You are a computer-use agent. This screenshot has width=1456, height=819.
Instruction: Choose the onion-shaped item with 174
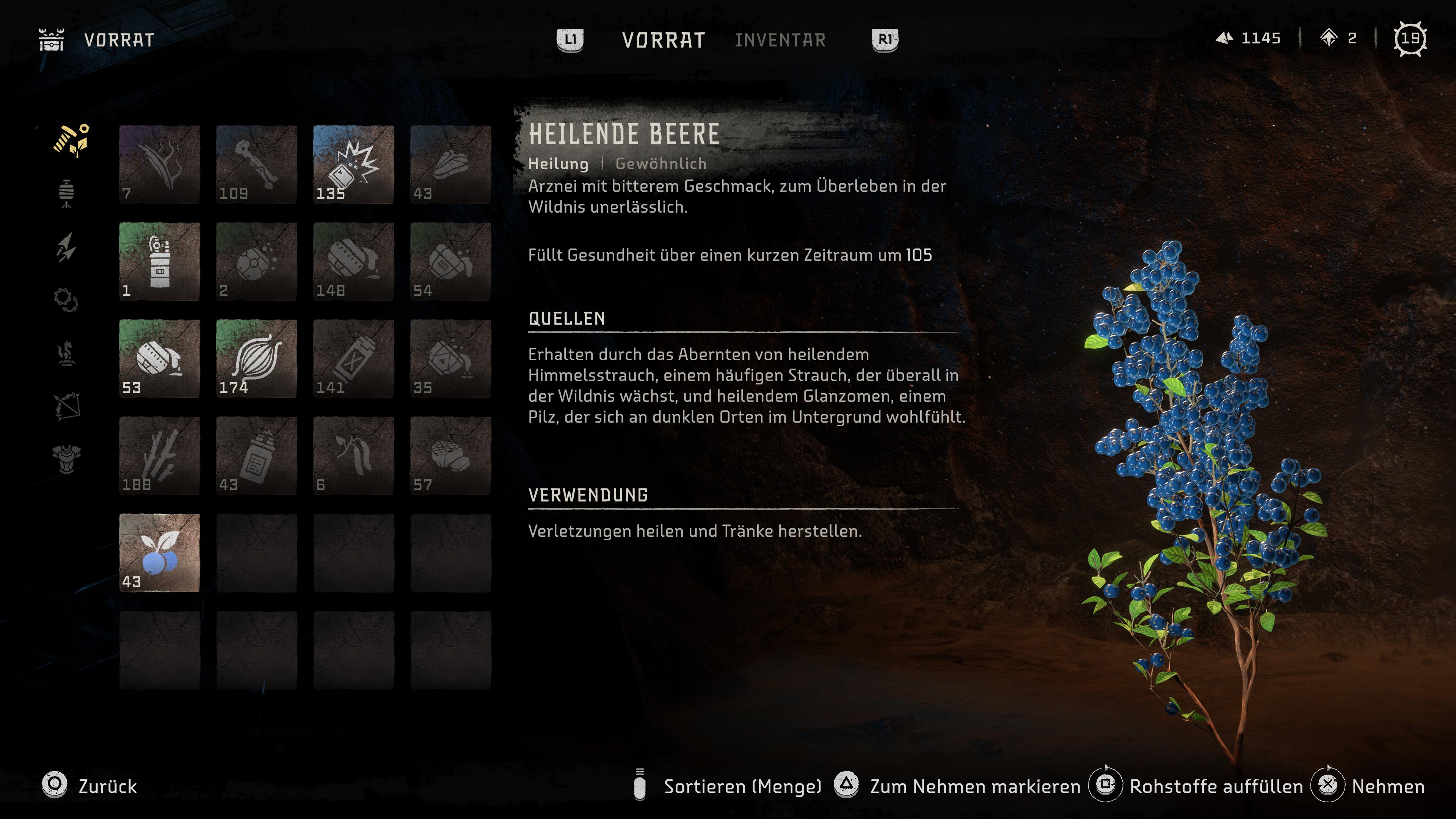(x=256, y=358)
